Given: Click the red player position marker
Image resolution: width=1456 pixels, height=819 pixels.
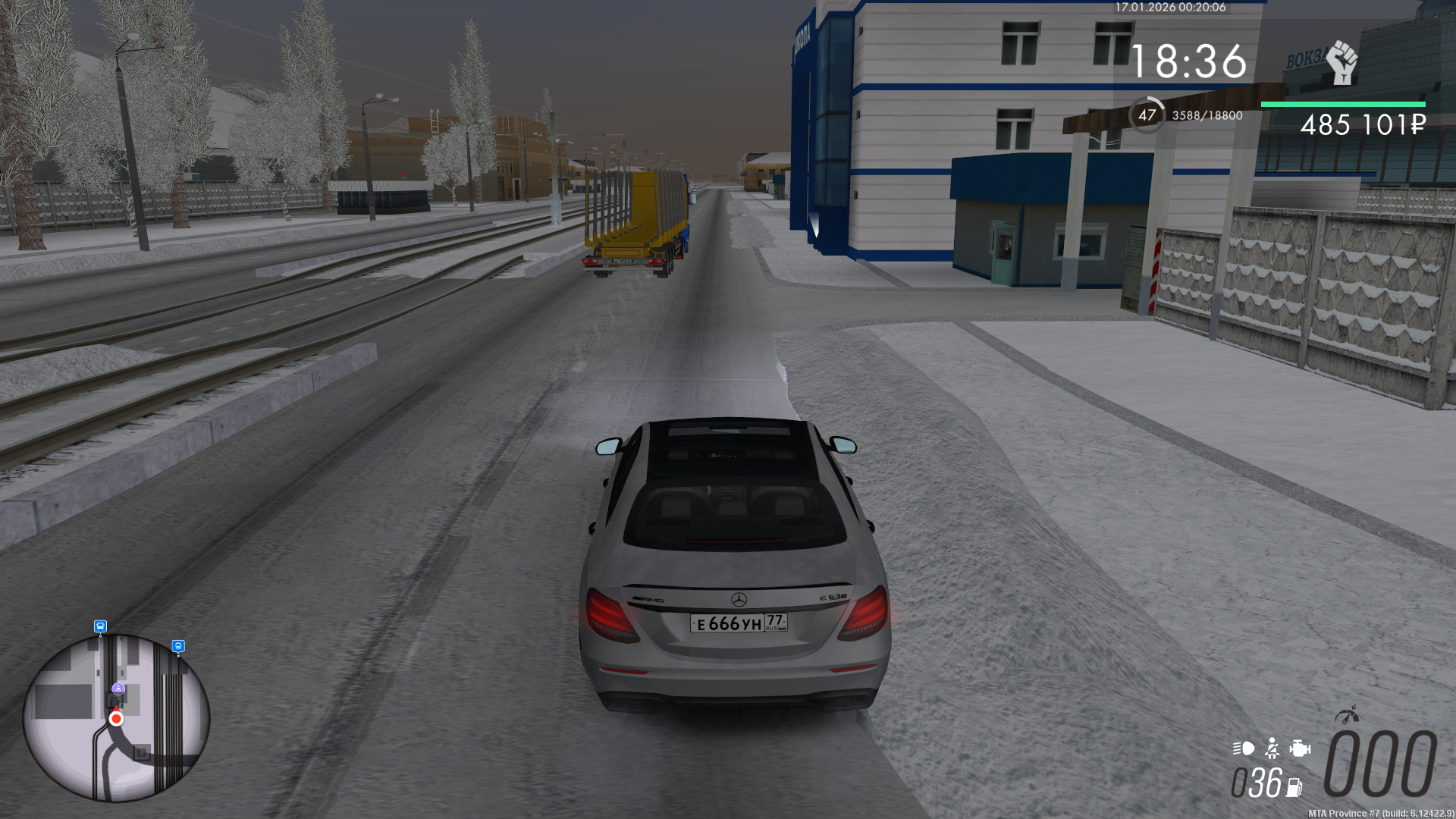Looking at the screenshot, I should [116, 718].
